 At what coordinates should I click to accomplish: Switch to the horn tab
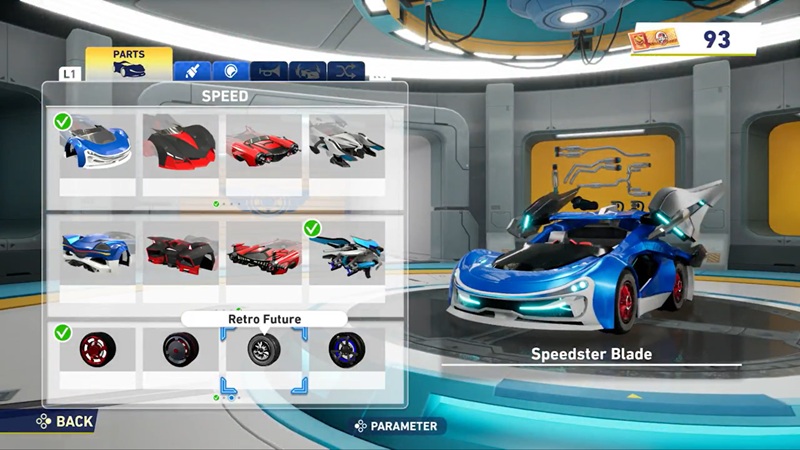pos(269,71)
